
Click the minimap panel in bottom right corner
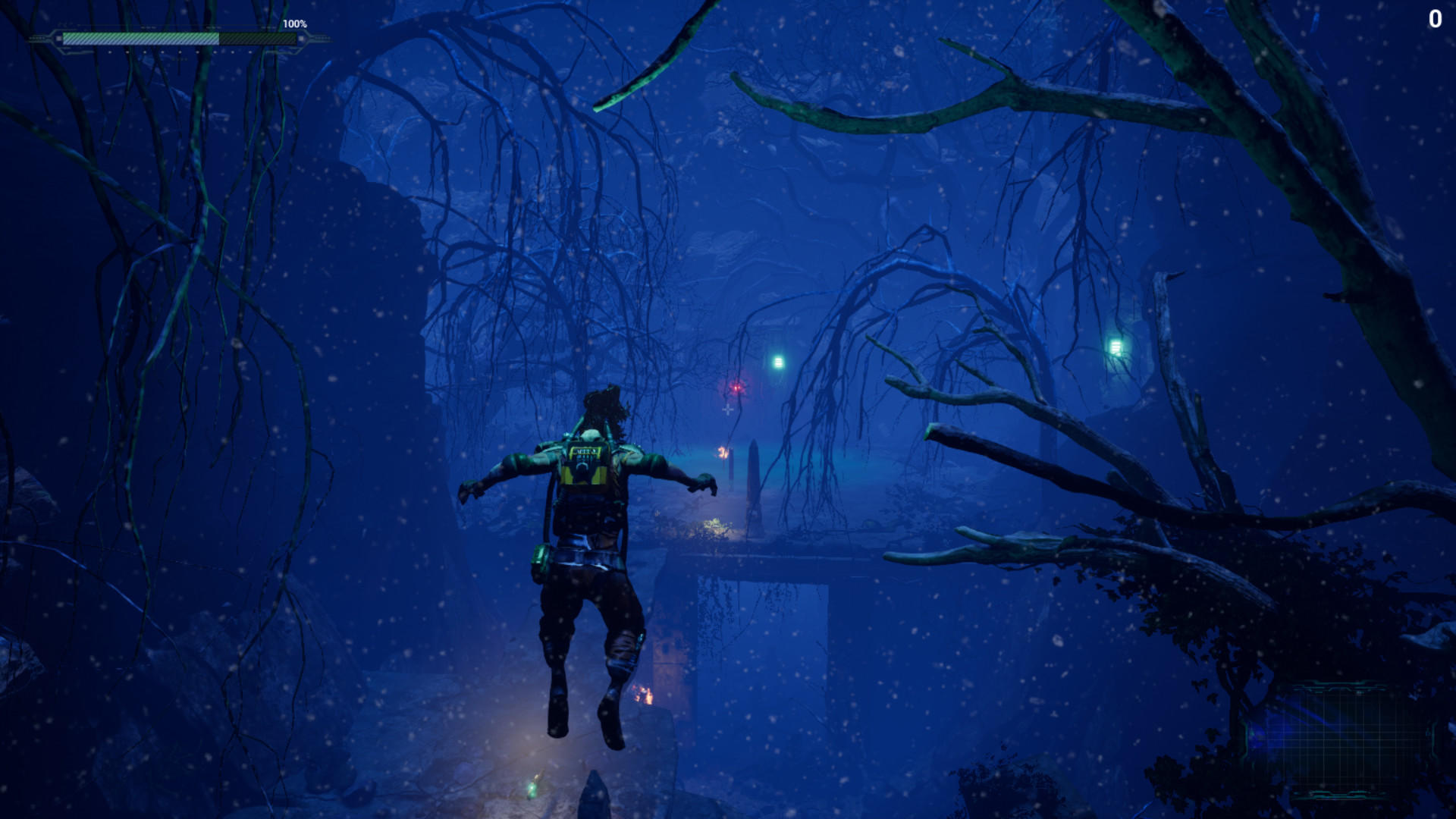[1357, 739]
